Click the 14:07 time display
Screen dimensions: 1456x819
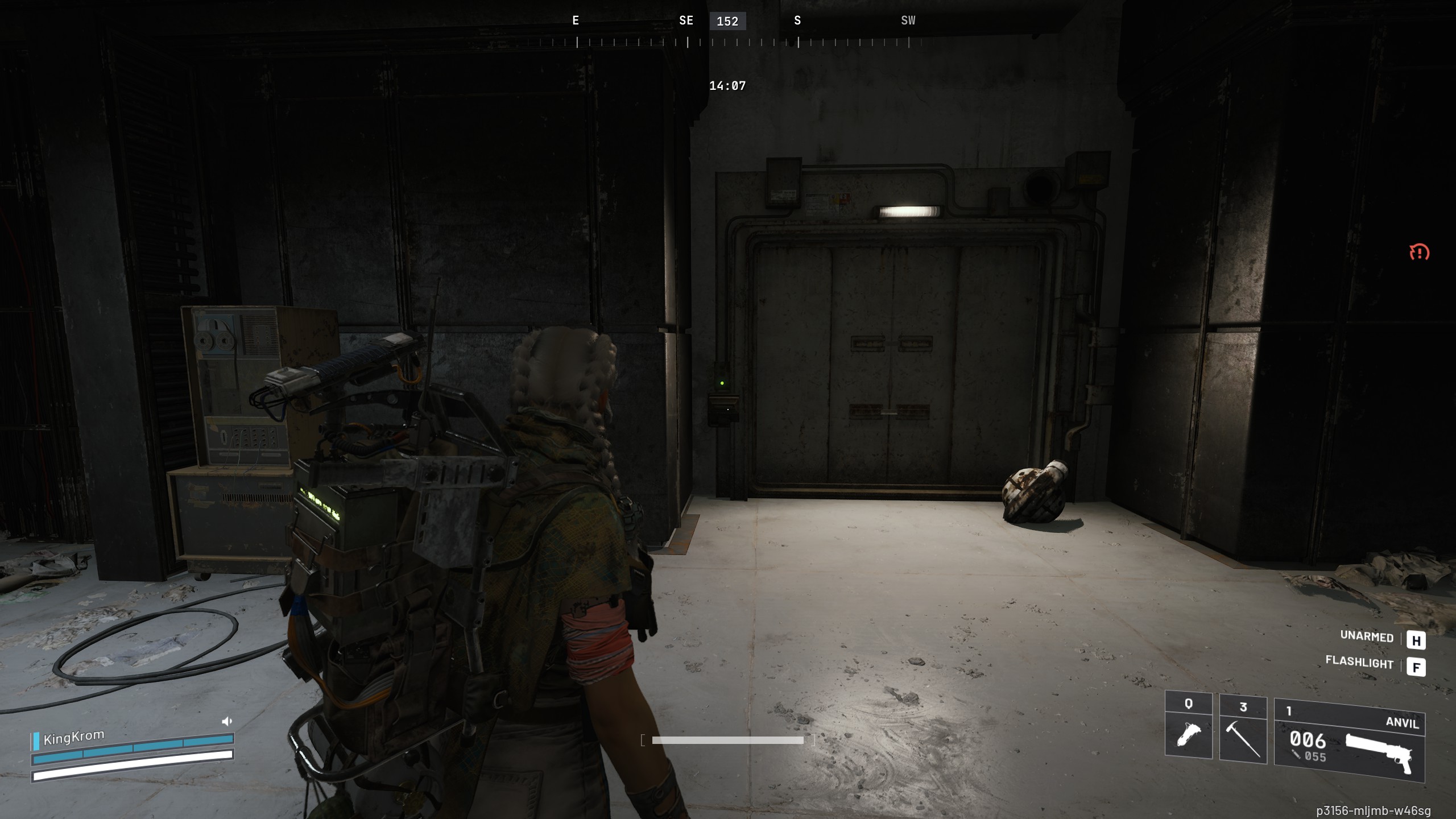727,86
